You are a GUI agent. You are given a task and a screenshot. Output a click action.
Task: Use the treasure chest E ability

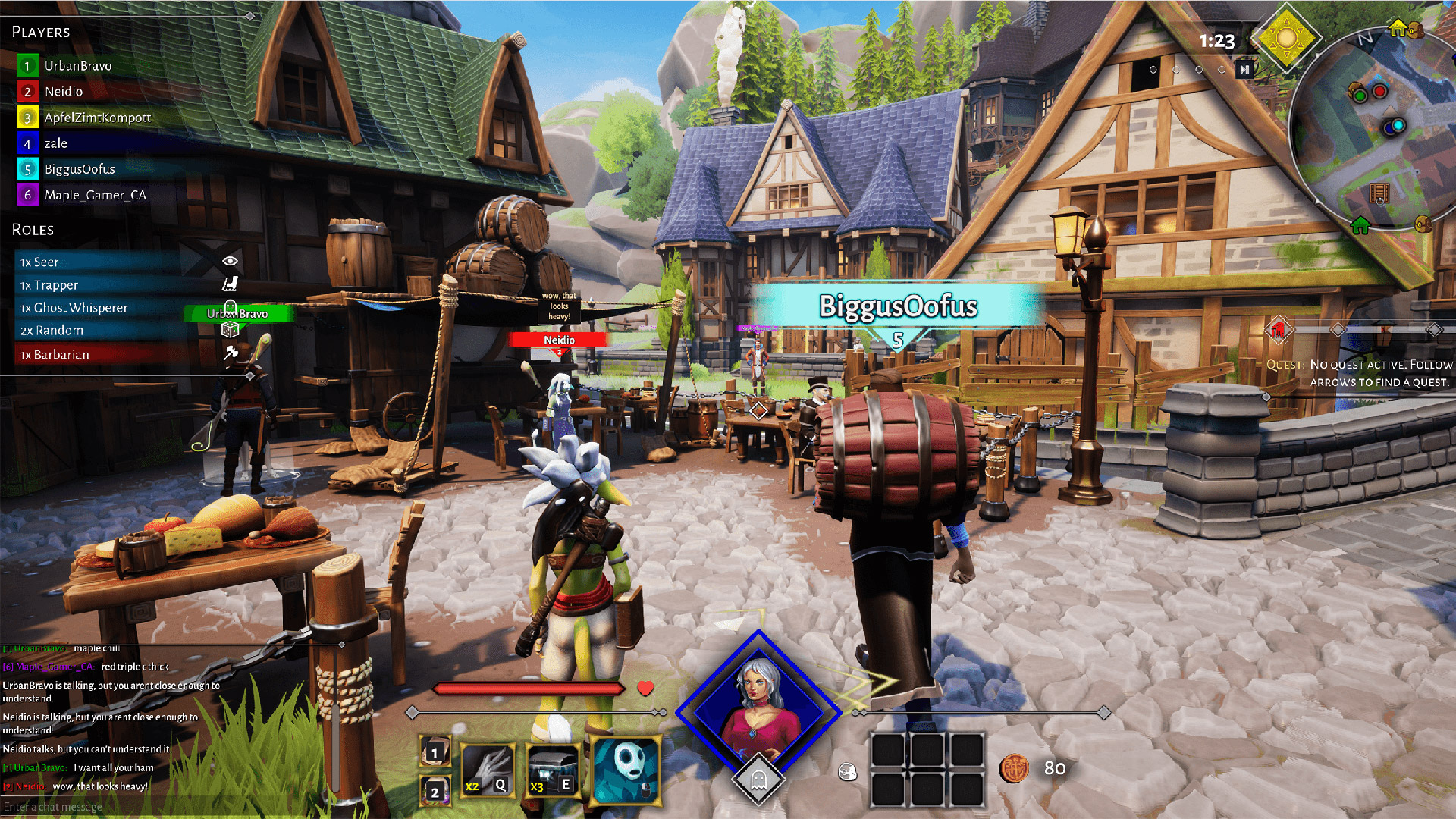(552, 770)
